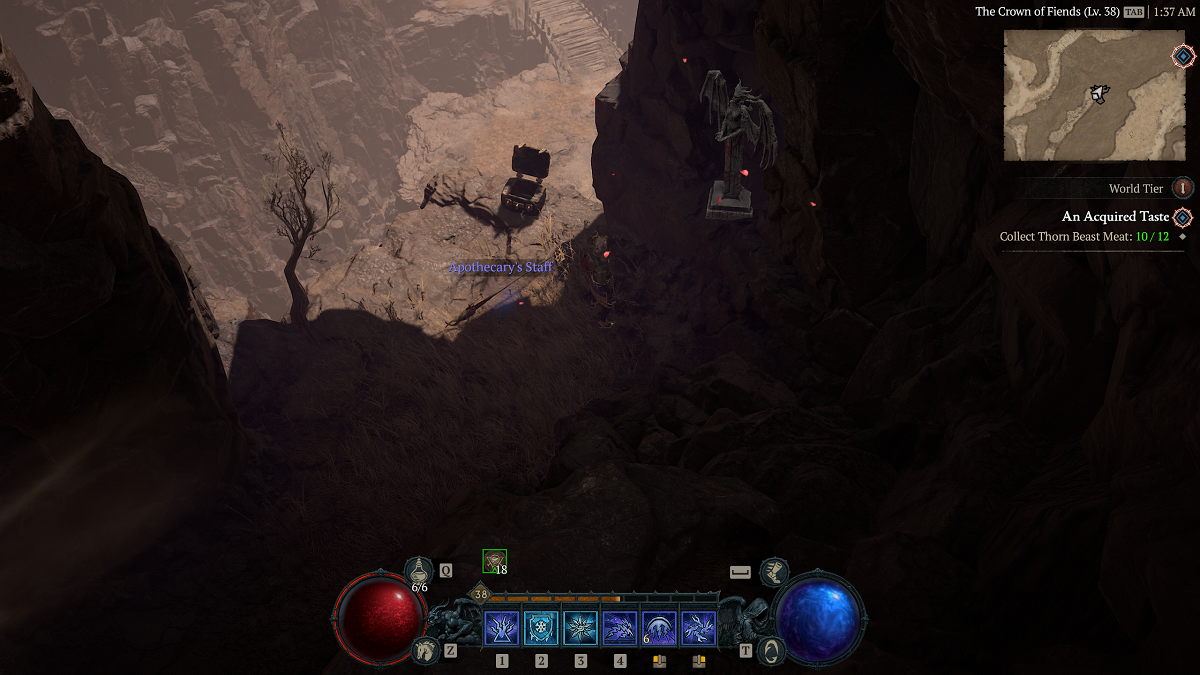1200x675 pixels.
Task: Cast the lightning skill in slot 4
Action: [620, 628]
